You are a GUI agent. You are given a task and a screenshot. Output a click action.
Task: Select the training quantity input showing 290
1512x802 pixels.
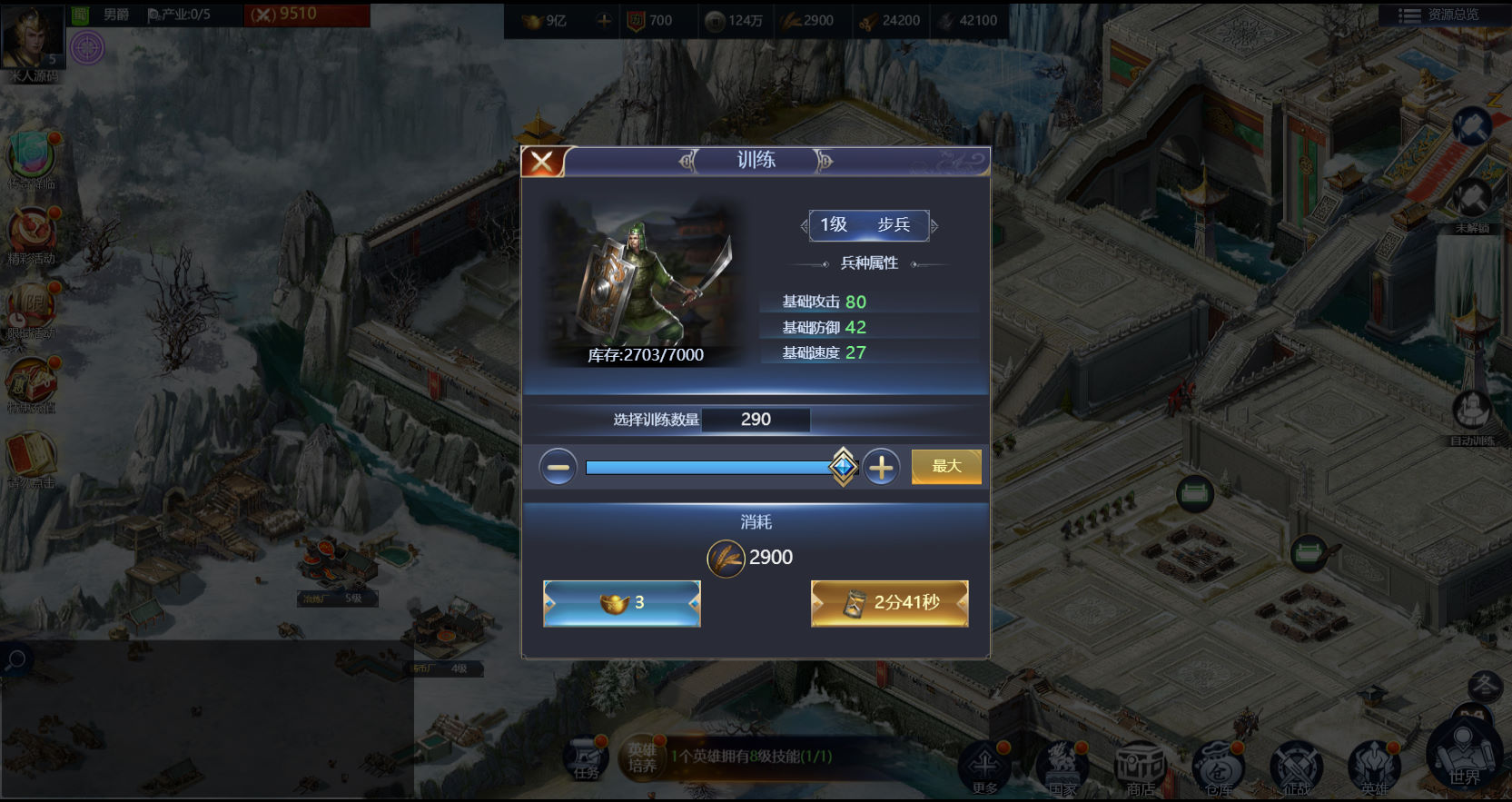(x=756, y=420)
